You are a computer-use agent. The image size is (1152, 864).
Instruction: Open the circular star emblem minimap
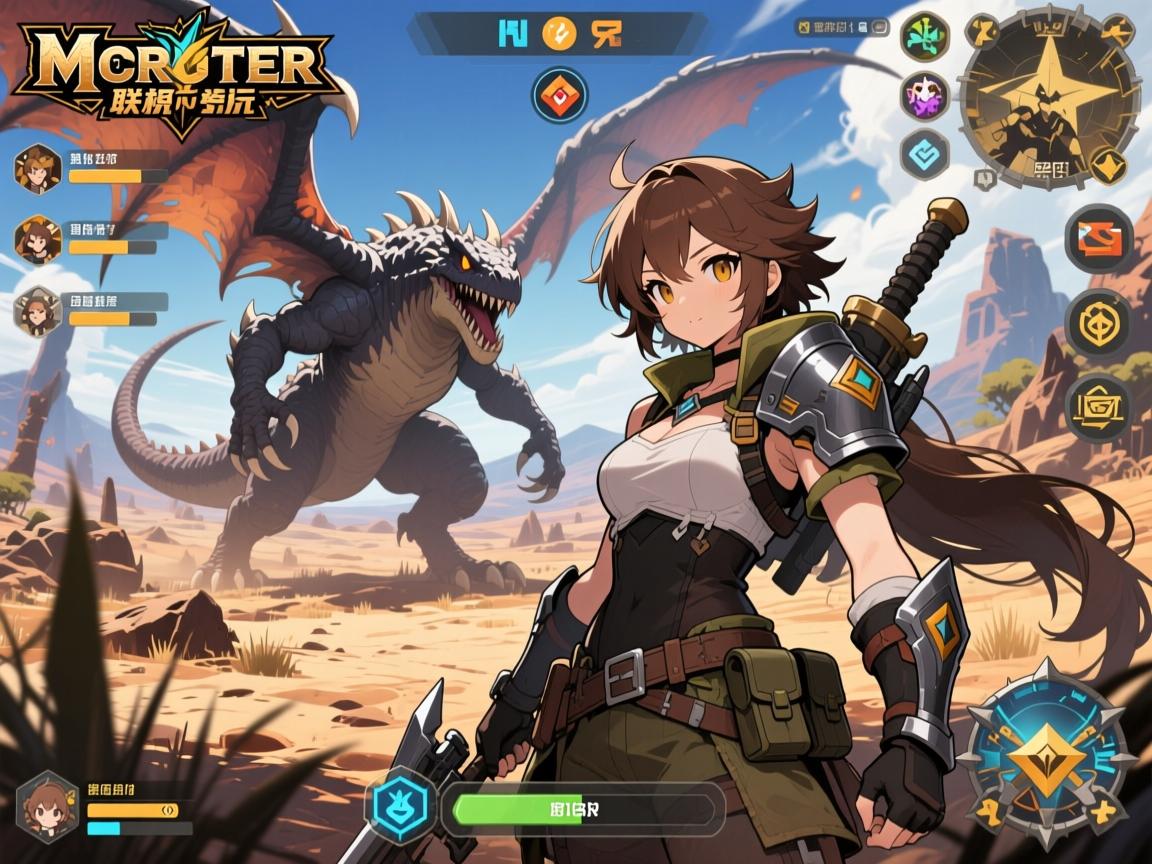[1049, 97]
